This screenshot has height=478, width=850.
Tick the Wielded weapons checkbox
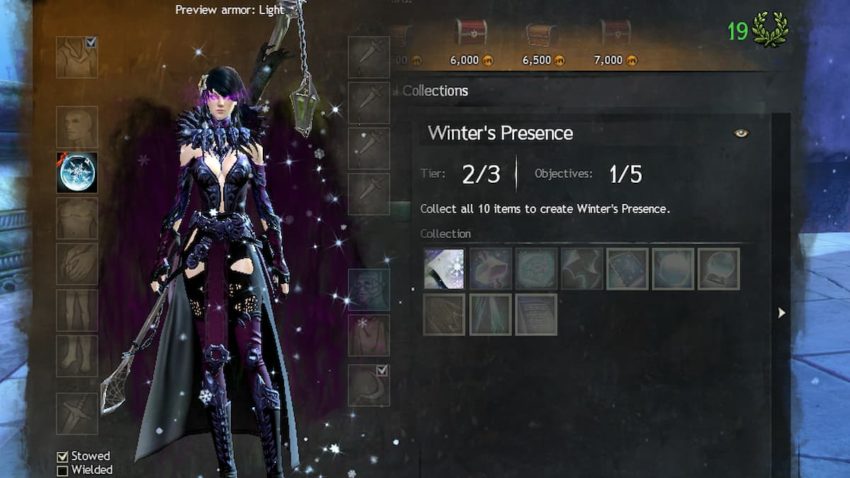click(x=63, y=470)
